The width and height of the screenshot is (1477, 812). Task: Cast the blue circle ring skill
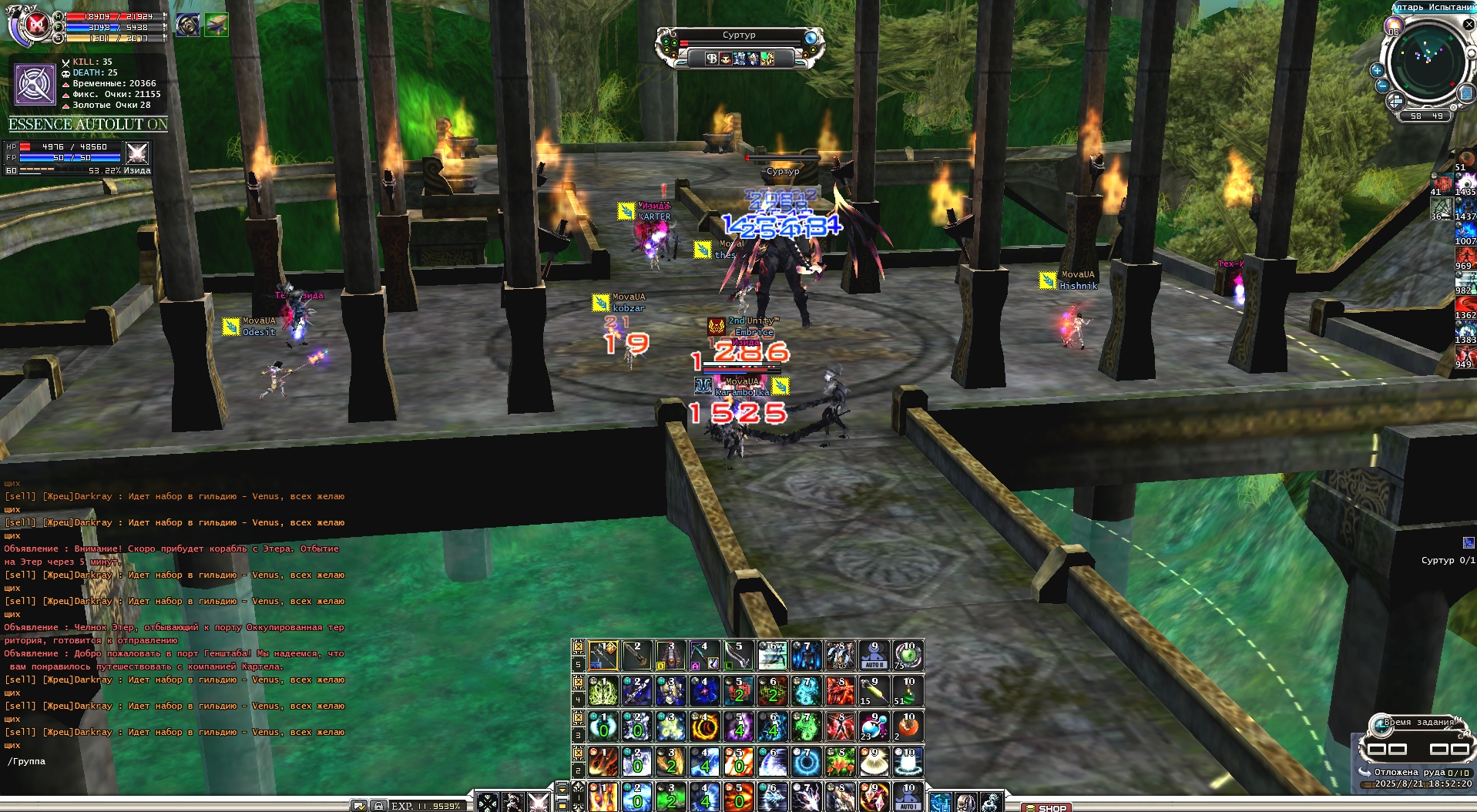coord(806,762)
